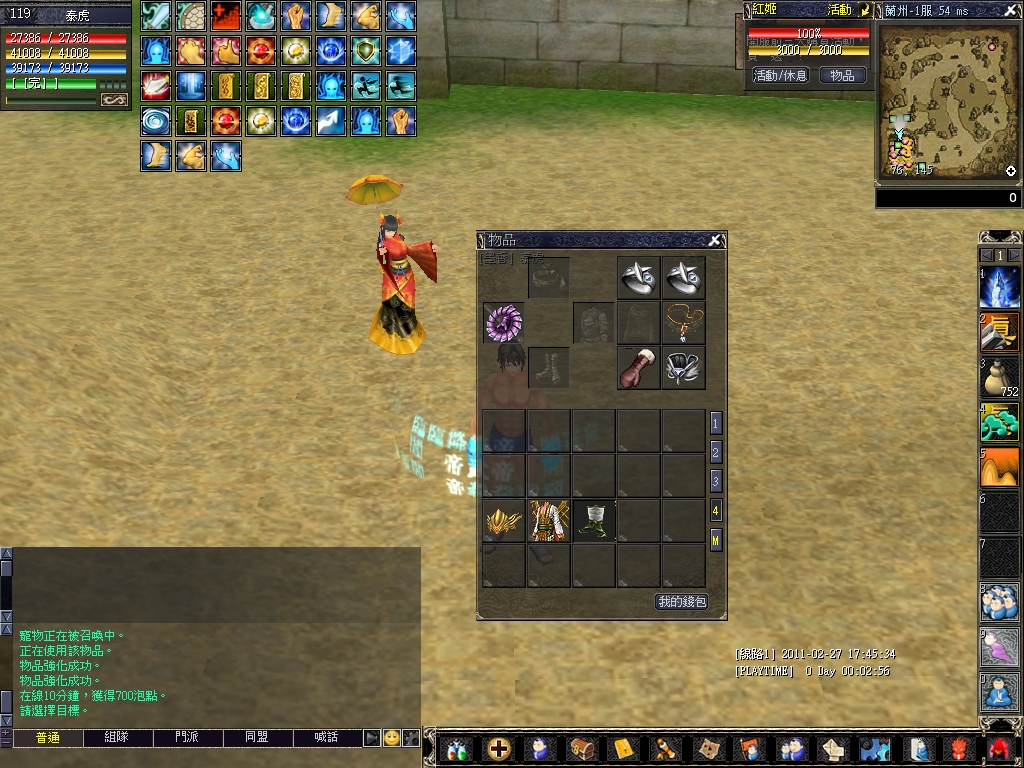Switch to inventory bag page M
The height and width of the screenshot is (768, 1024).
[x=716, y=540]
